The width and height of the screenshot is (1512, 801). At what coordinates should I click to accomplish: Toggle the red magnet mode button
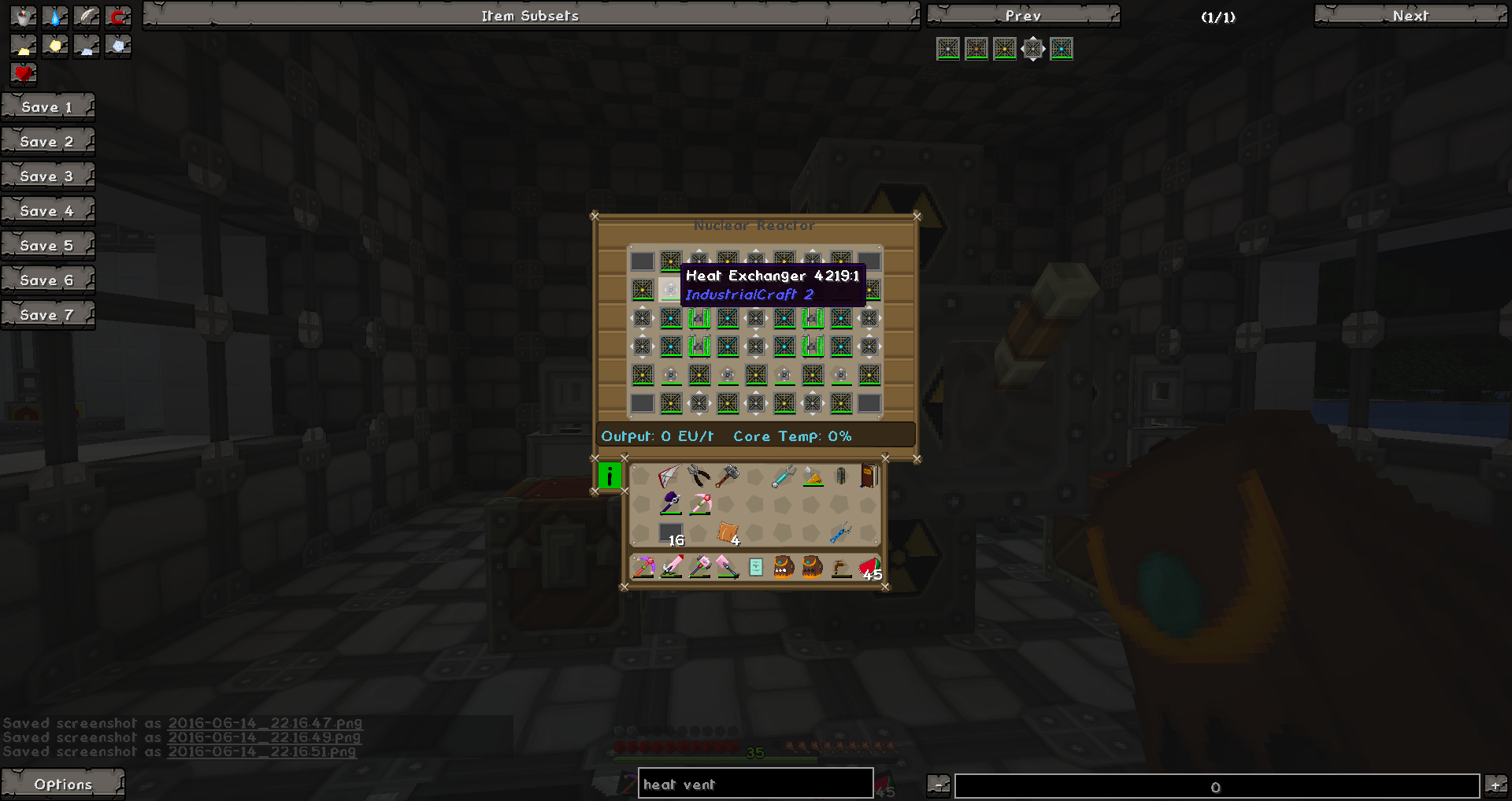click(x=118, y=17)
